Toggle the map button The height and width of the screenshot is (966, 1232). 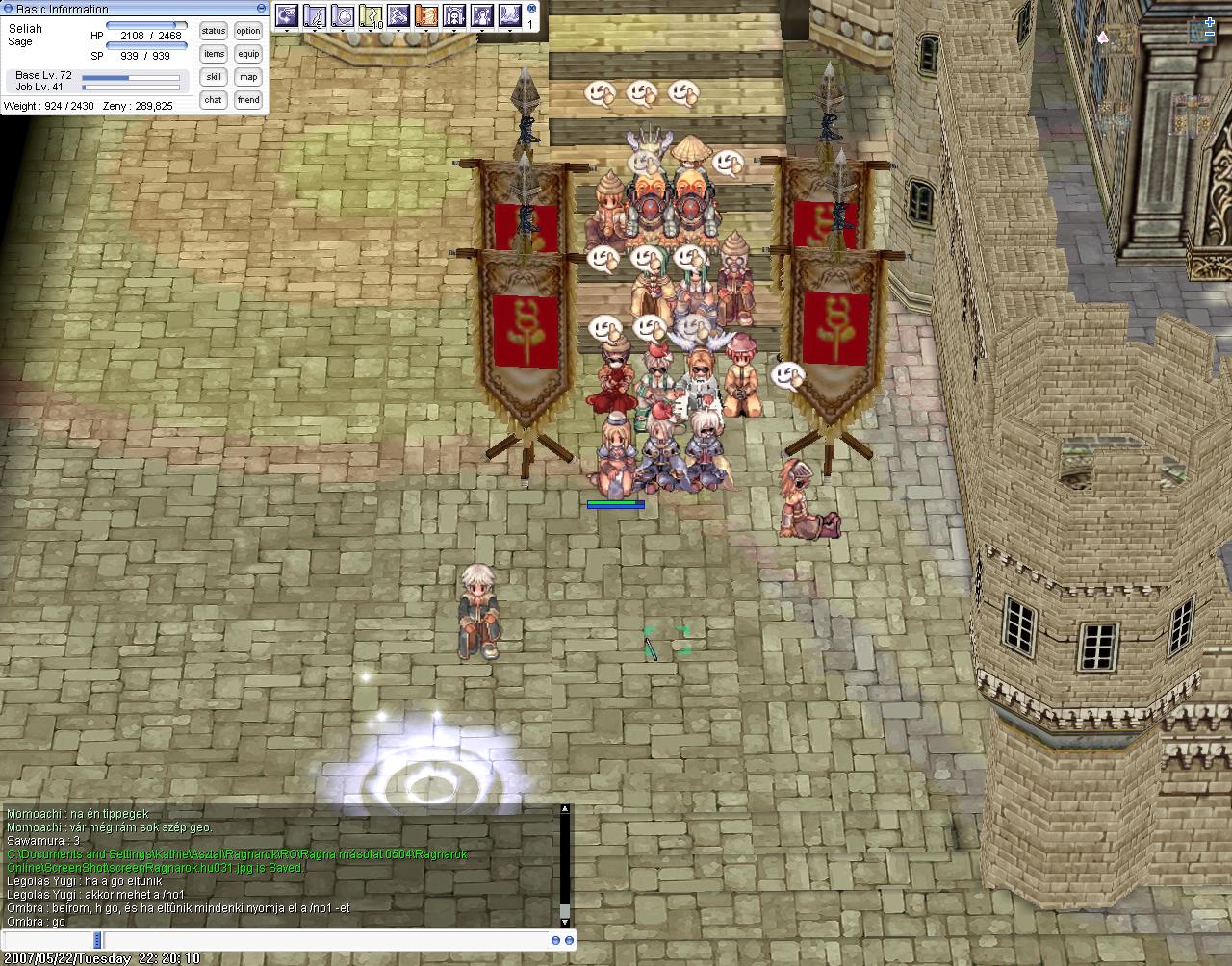pyautogui.click(x=248, y=77)
